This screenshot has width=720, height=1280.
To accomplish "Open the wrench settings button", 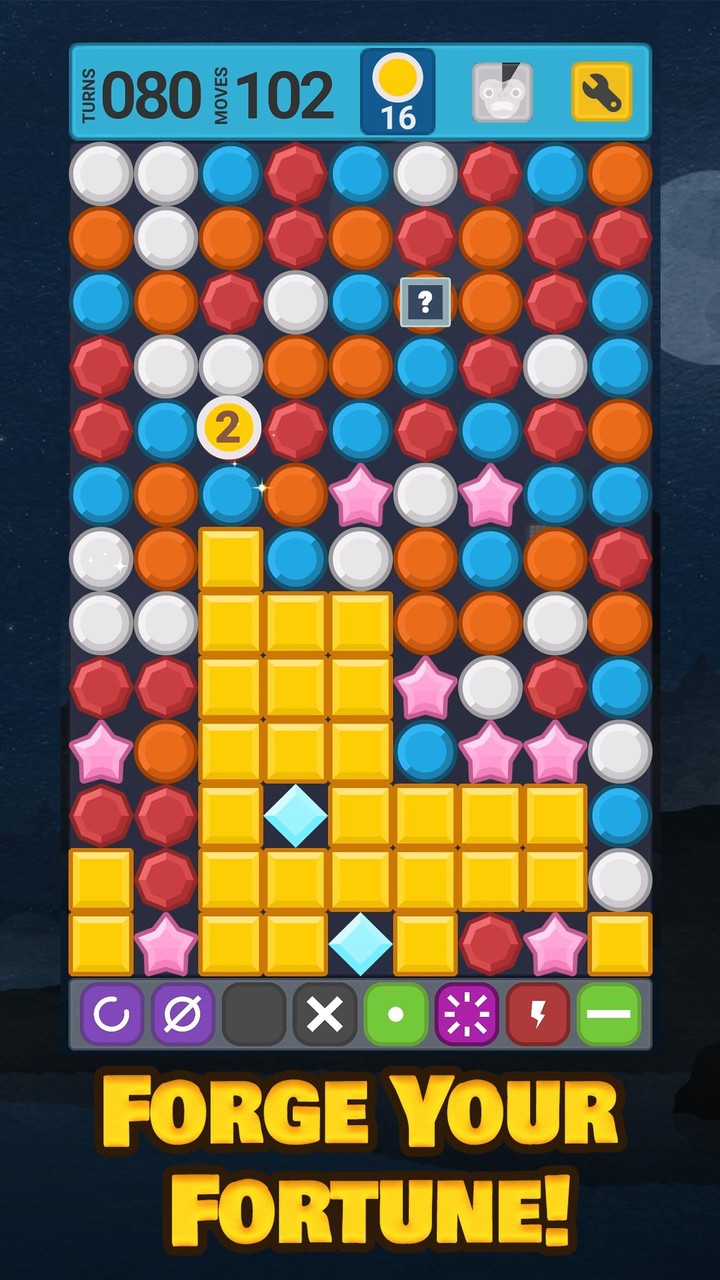I will [601, 92].
